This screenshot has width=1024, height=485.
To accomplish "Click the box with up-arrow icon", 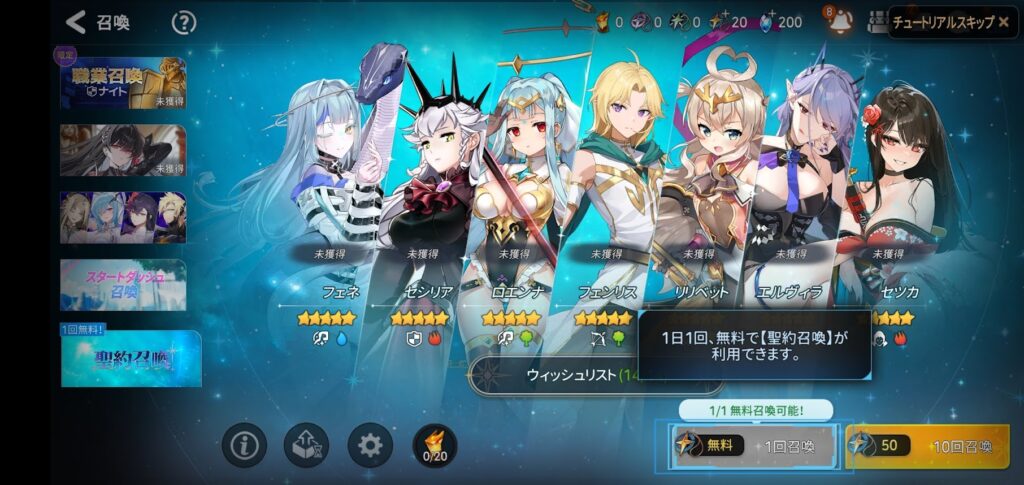I will (x=307, y=445).
